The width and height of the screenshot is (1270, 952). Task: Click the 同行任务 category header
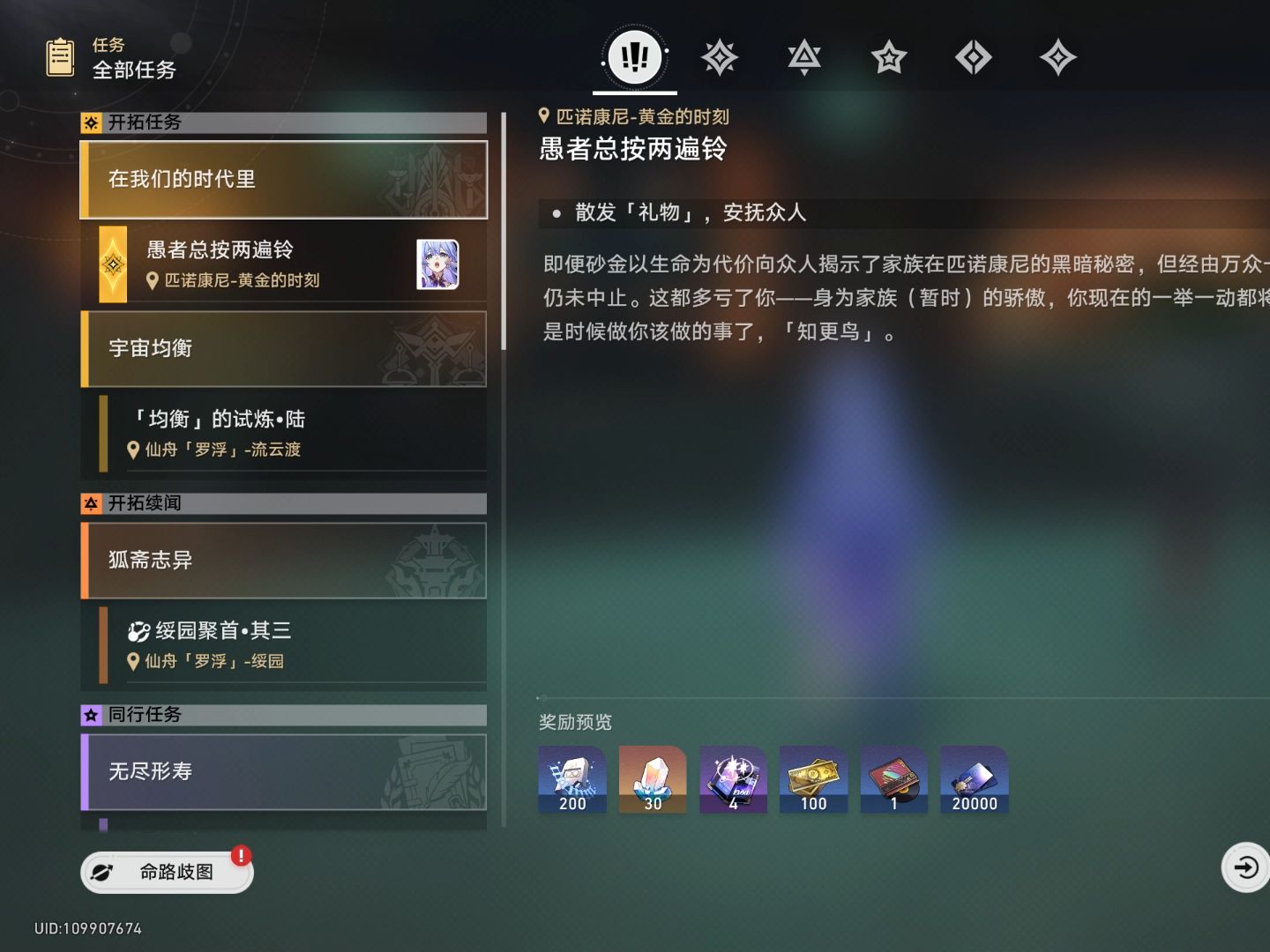point(283,715)
